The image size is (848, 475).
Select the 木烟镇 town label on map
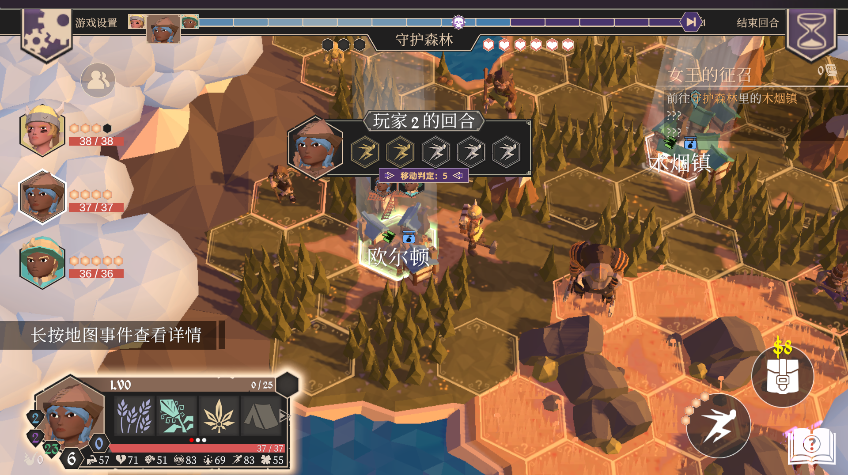(x=680, y=162)
